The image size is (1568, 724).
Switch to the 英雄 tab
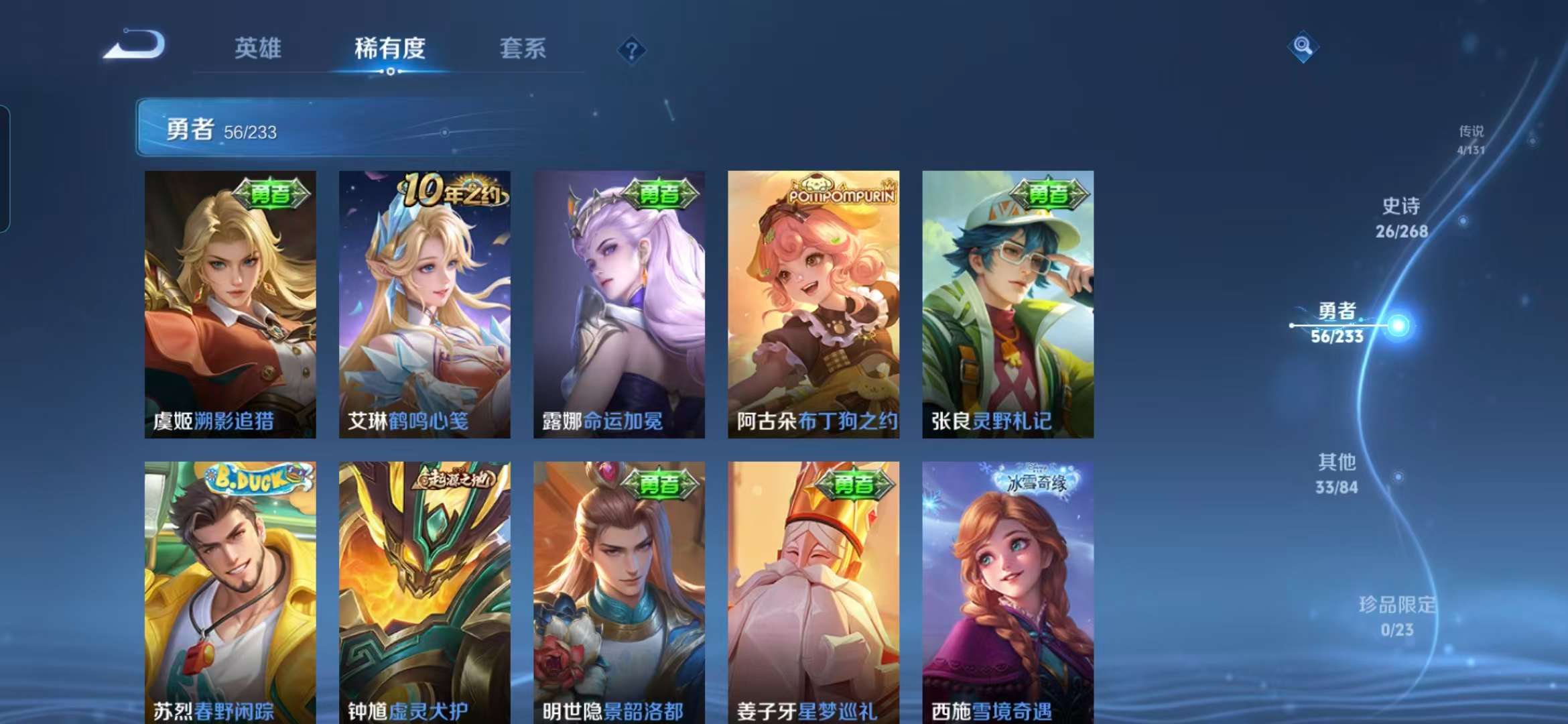pyautogui.click(x=259, y=49)
